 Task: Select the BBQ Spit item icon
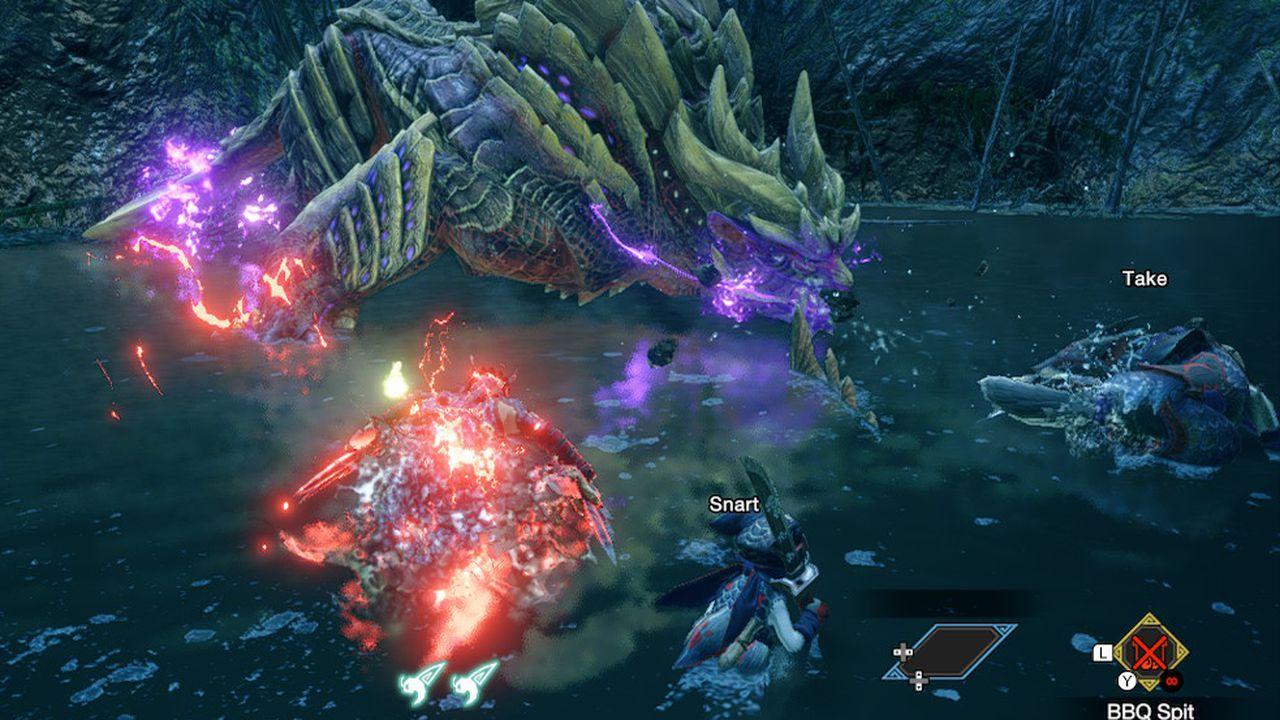[1151, 652]
